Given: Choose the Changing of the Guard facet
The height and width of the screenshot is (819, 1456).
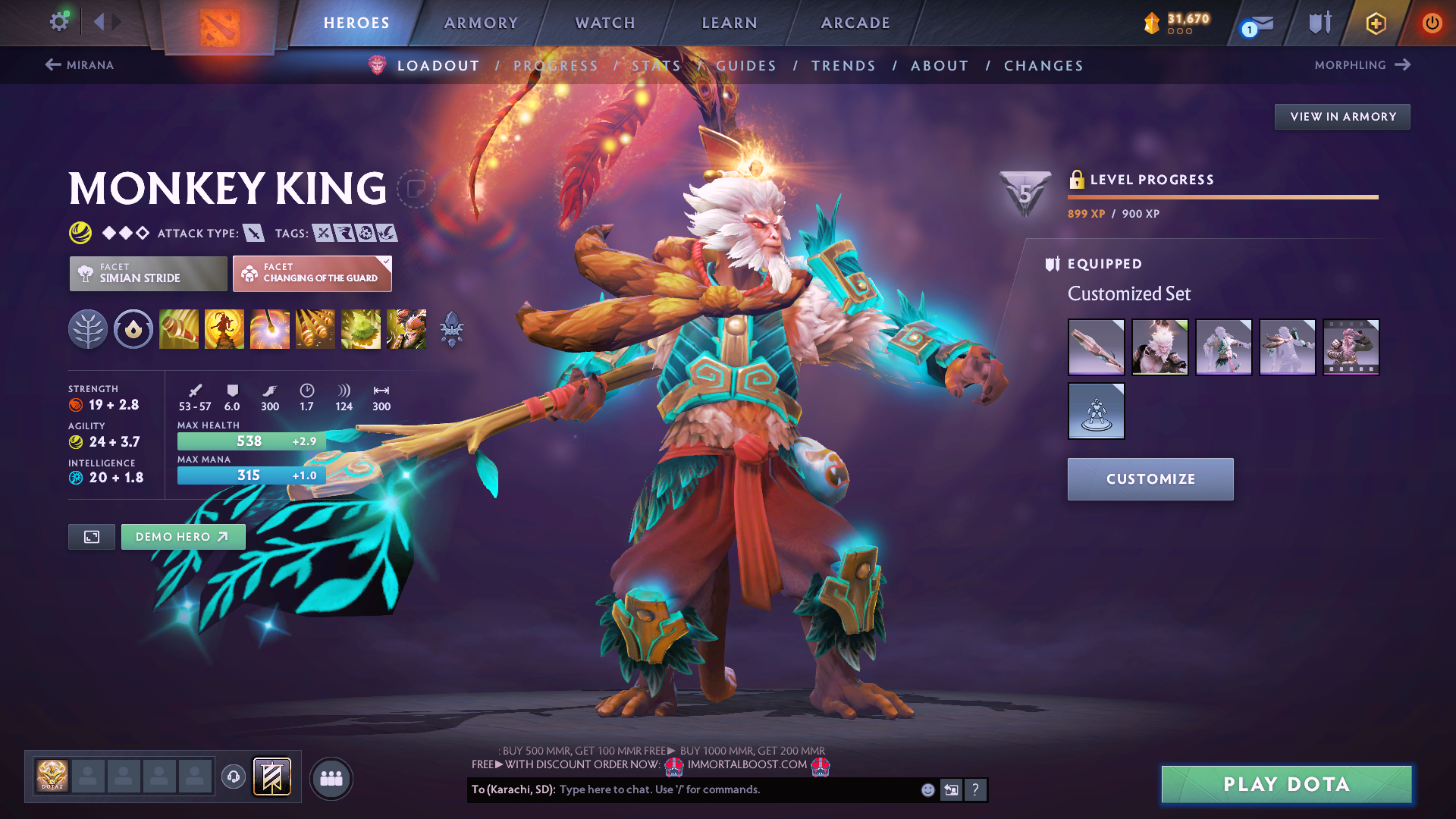Looking at the screenshot, I should (312, 273).
